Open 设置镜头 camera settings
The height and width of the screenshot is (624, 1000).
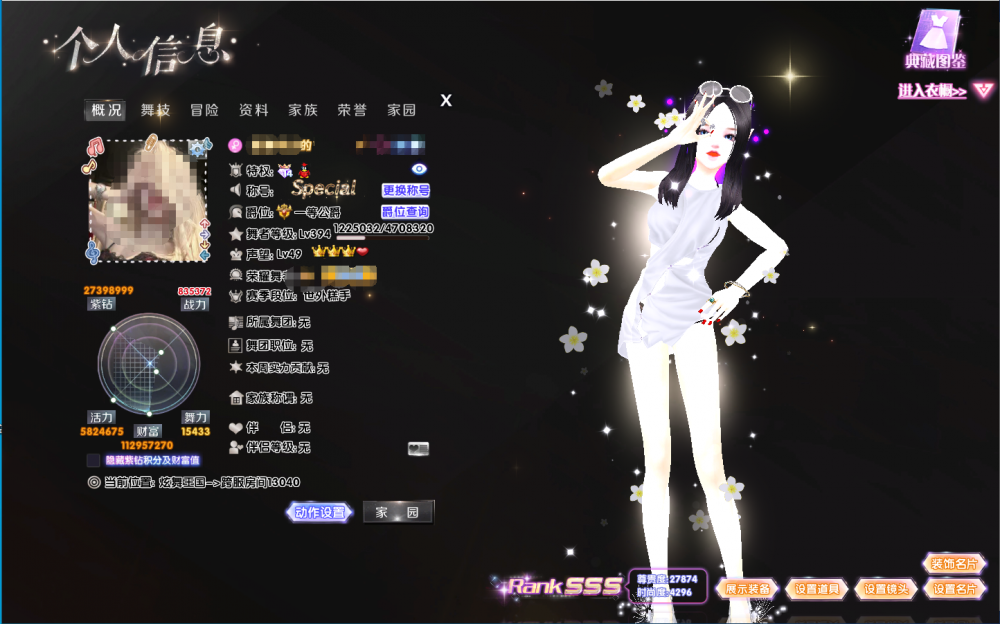(886, 589)
